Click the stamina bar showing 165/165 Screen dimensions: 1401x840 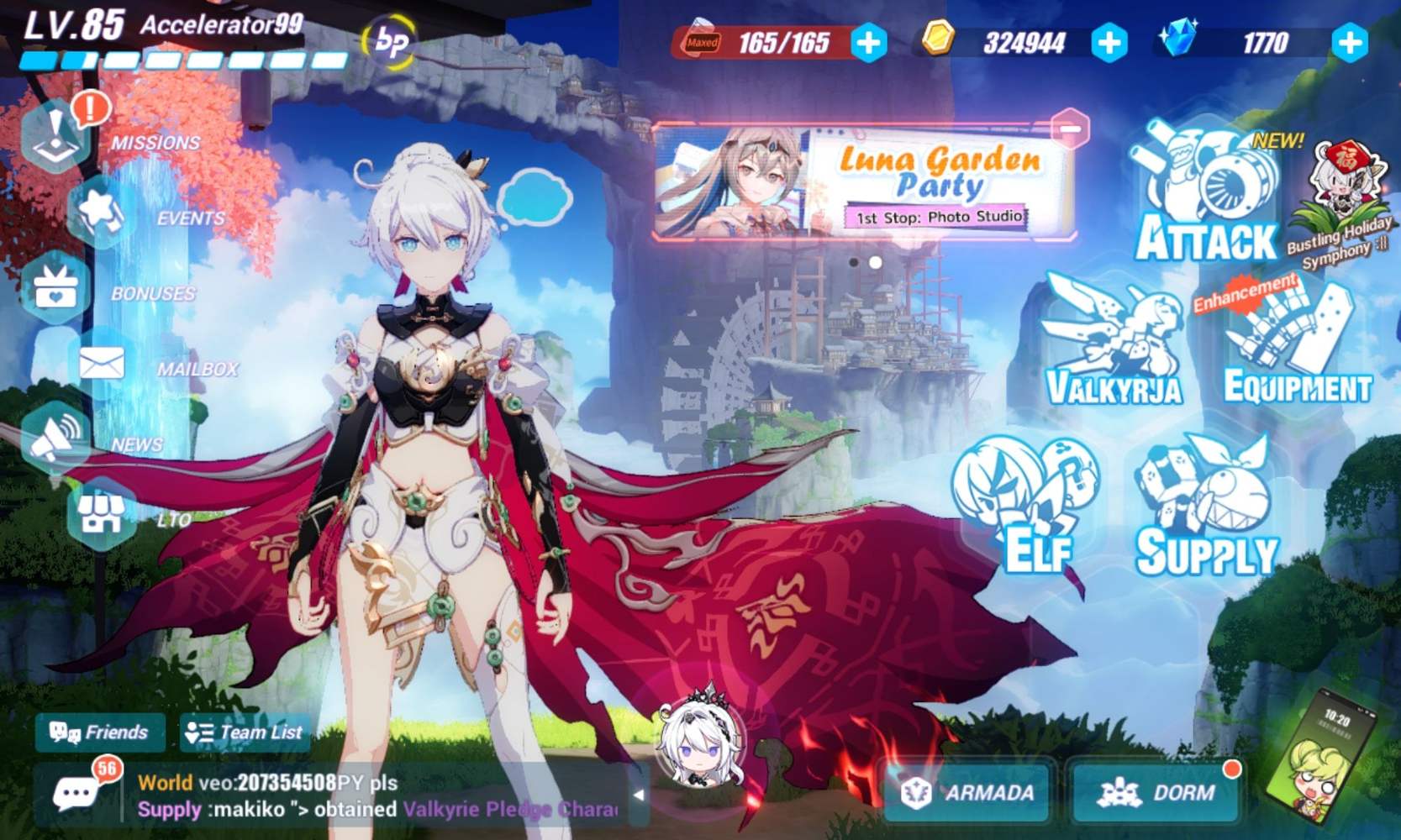pyautogui.click(x=767, y=40)
